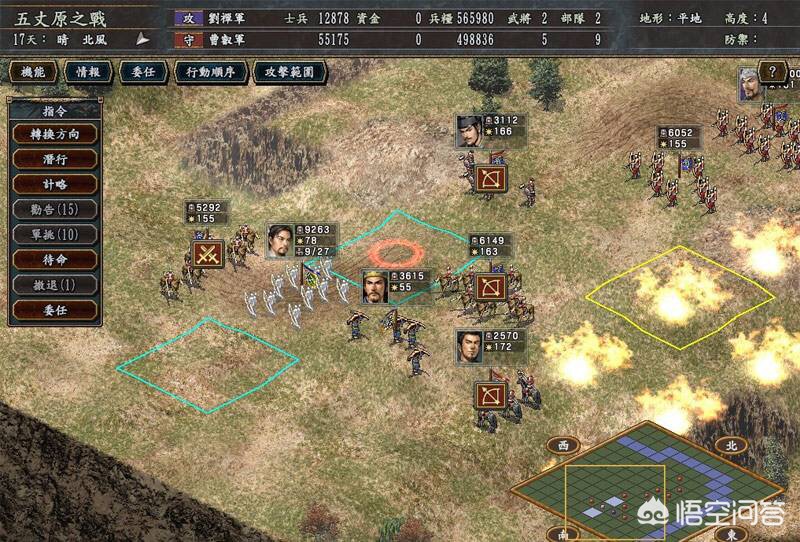The width and height of the screenshot is (800, 542).
Task: Open the 計略 stratagem command
Action: coord(54,184)
